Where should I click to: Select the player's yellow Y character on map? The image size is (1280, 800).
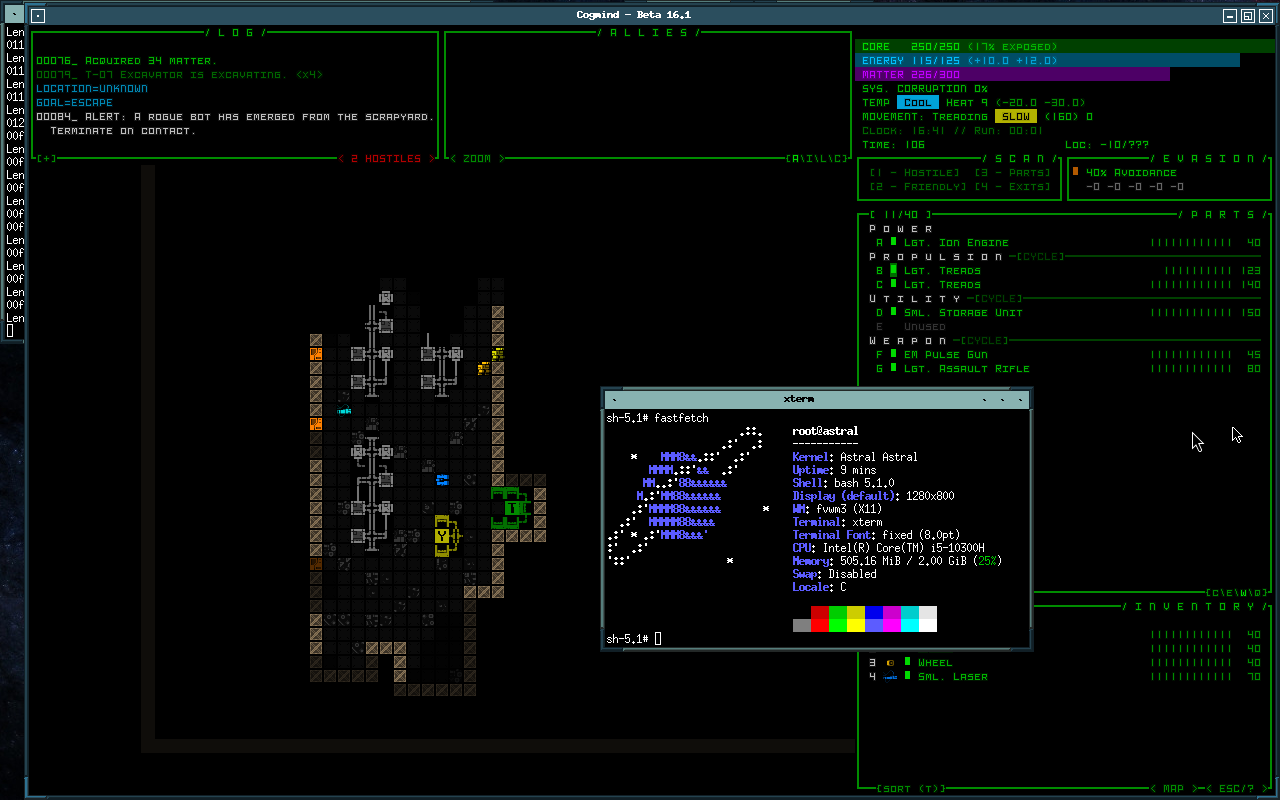coord(441,536)
